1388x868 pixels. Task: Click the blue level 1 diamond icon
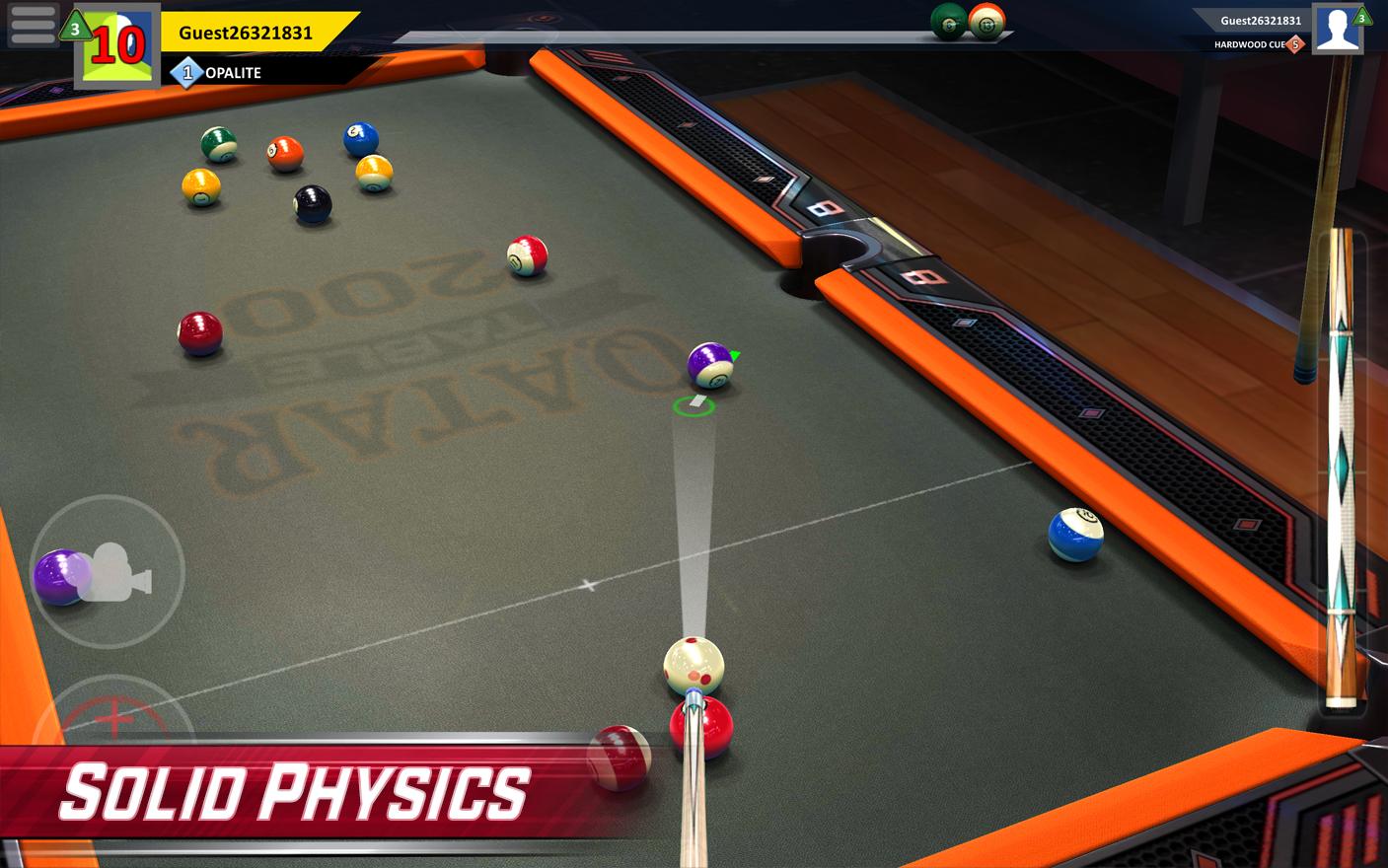(187, 72)
